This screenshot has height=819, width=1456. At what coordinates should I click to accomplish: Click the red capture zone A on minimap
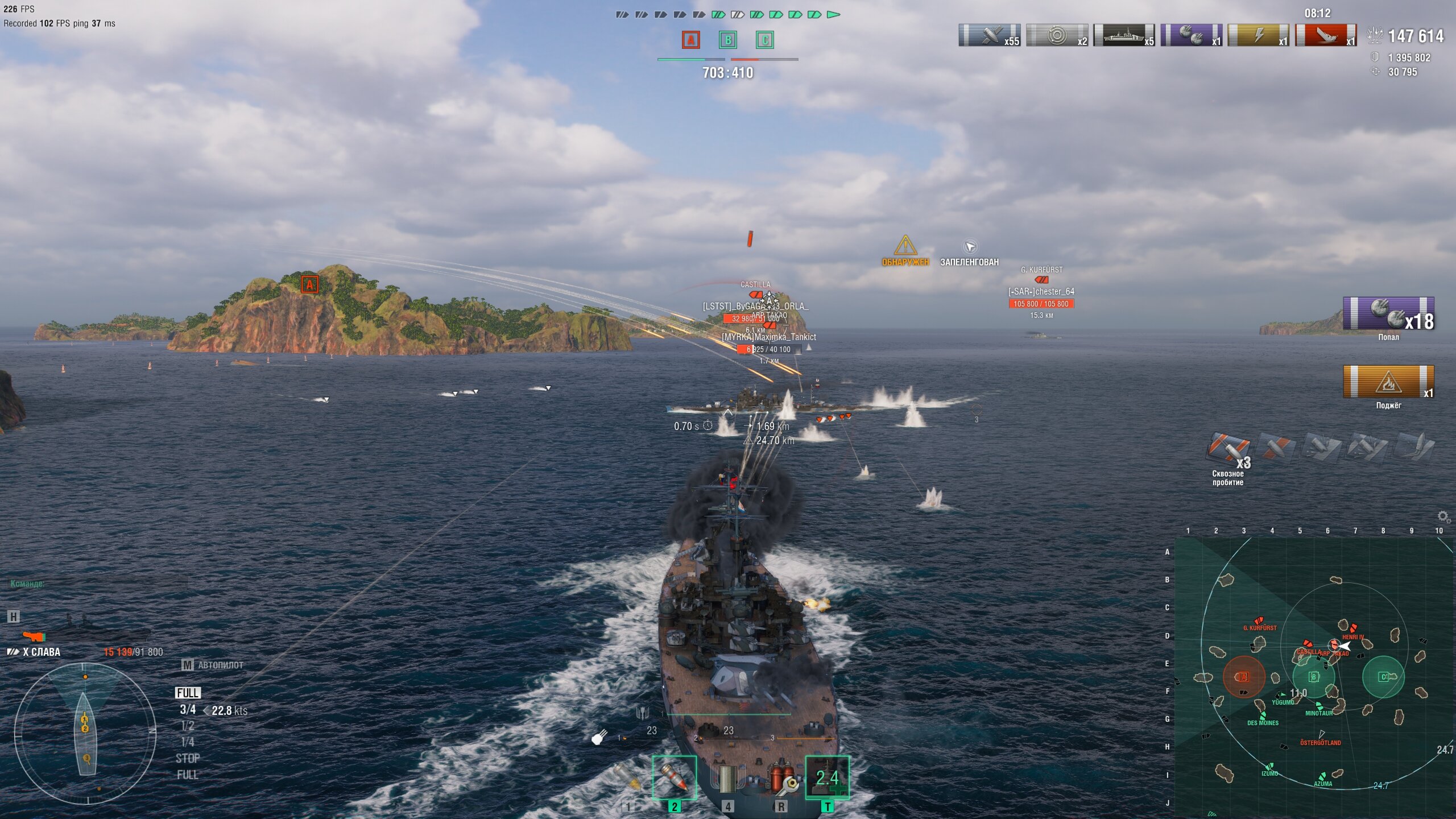1244,677
